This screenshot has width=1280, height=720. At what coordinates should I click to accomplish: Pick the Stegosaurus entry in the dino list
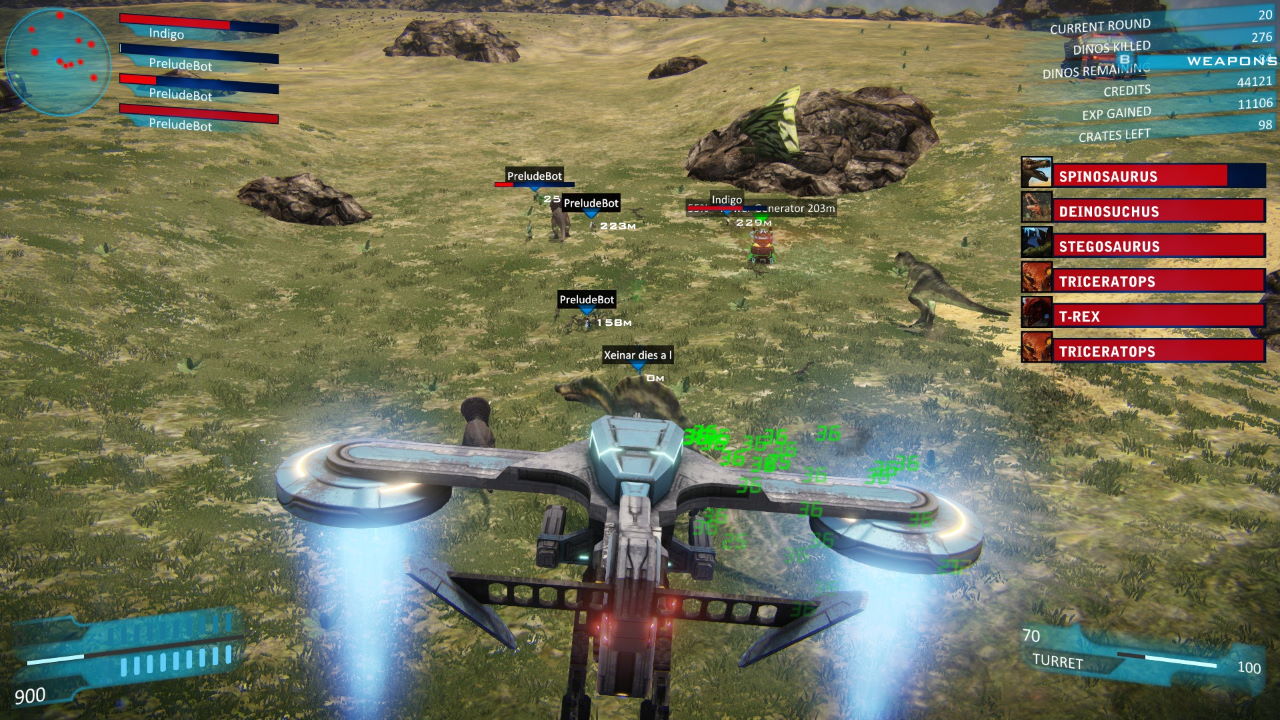click(1144, 246)
